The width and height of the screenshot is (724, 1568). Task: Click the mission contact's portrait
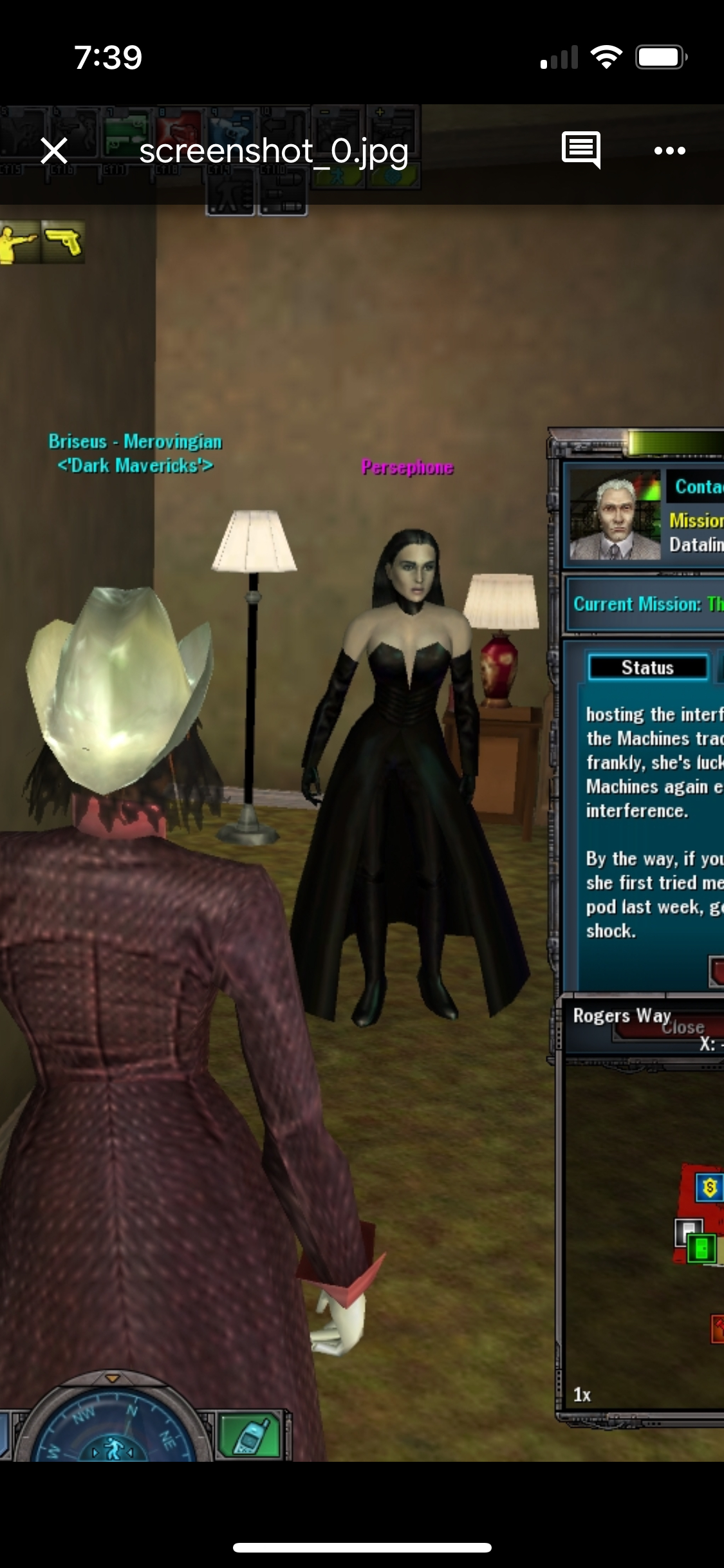[615, 515]
